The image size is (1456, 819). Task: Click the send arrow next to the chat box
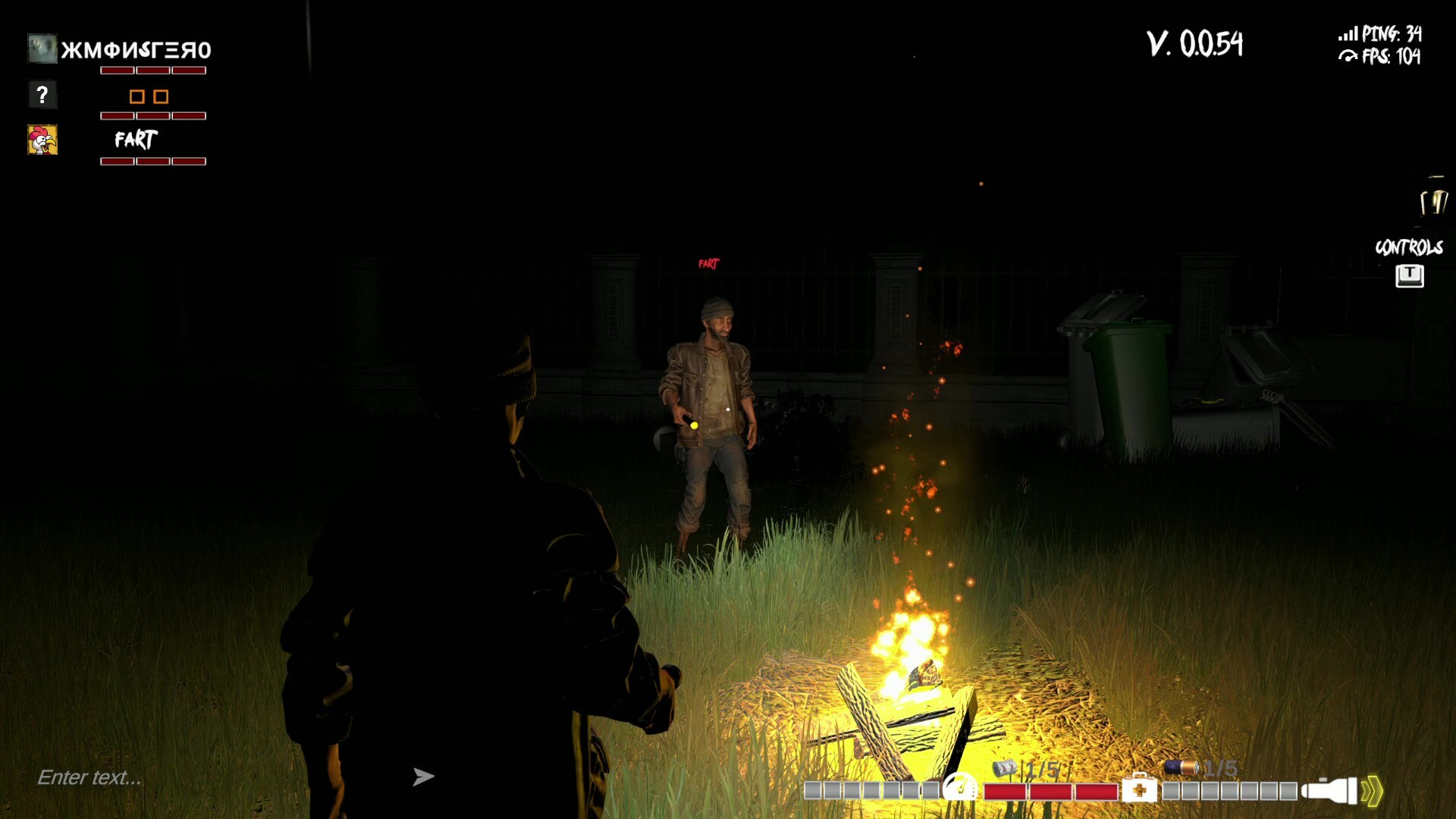(x=425, y=776)
